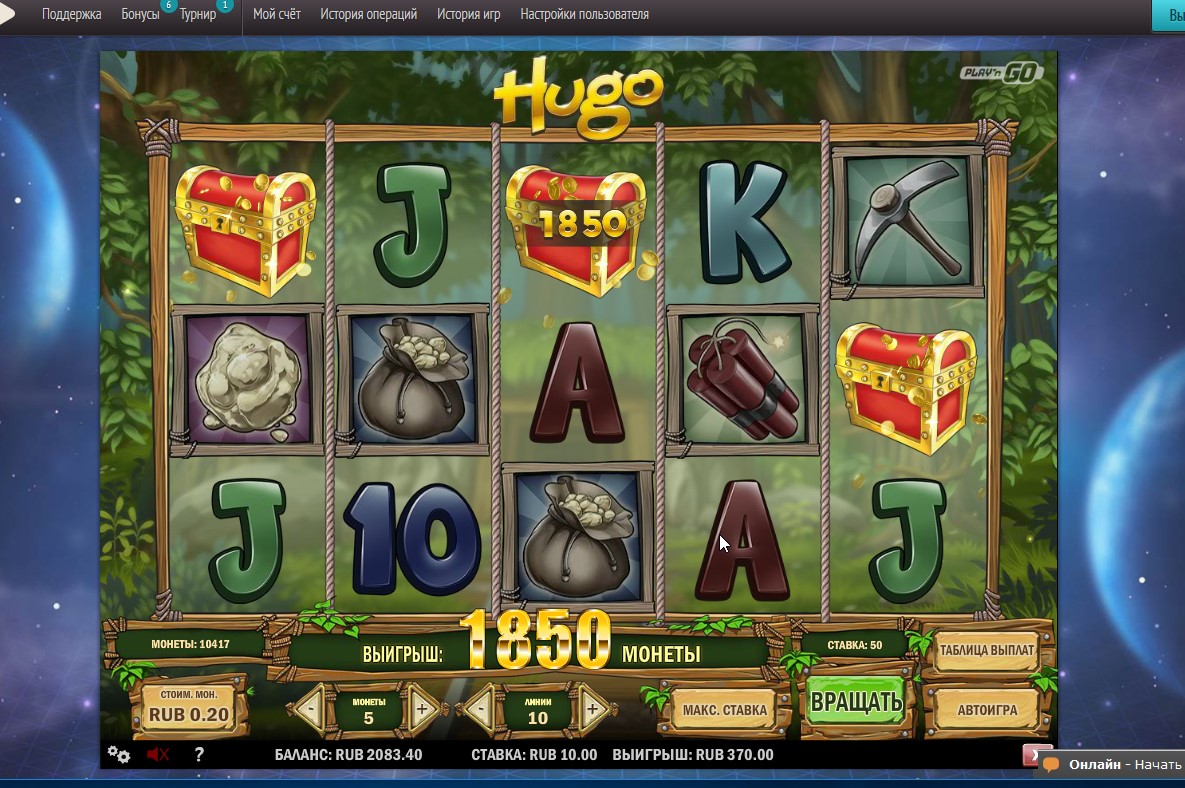Toggle the muted sound speaker icon
This screenshot has height=788, width=1185.
pyautogui.click(x=157, y=755)
